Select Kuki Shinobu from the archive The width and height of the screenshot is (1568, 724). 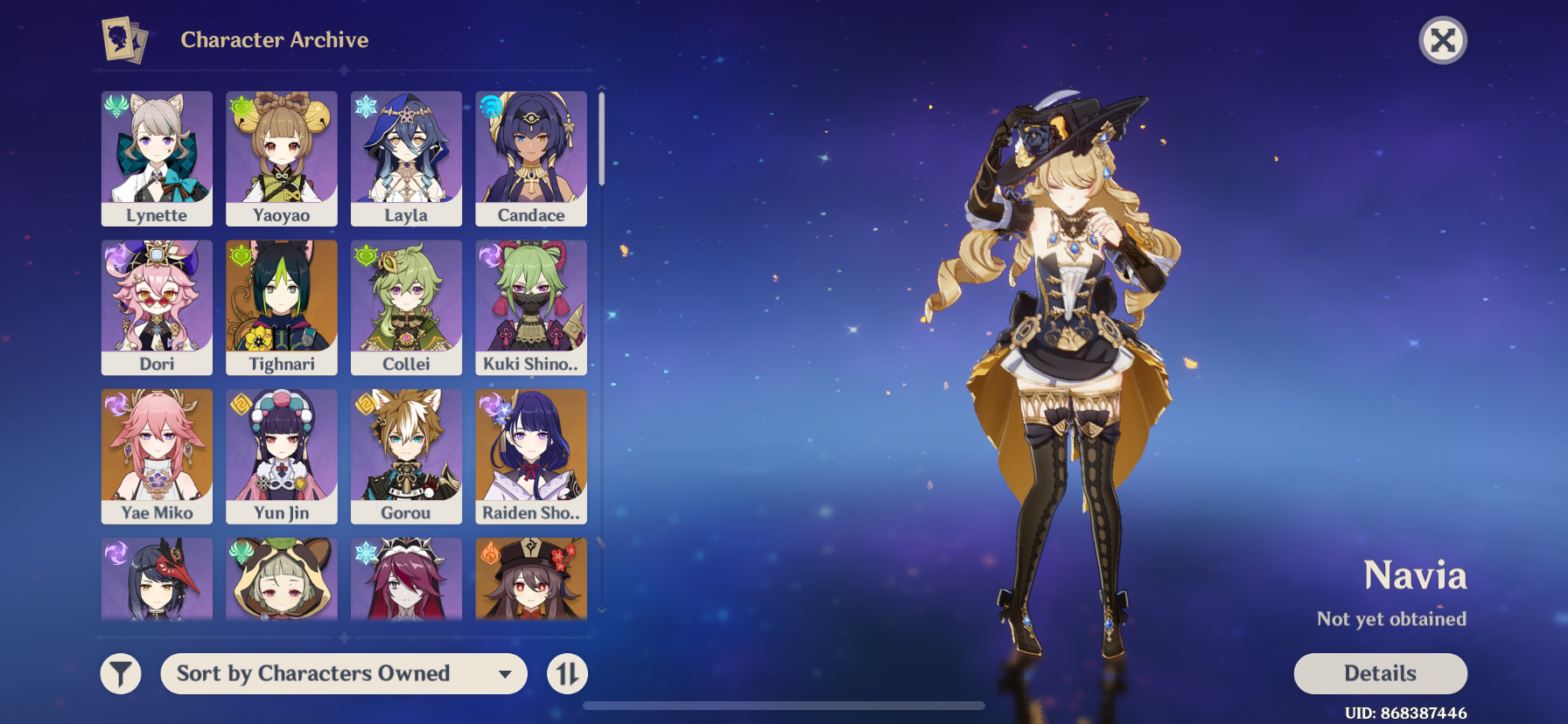(530, 307)
